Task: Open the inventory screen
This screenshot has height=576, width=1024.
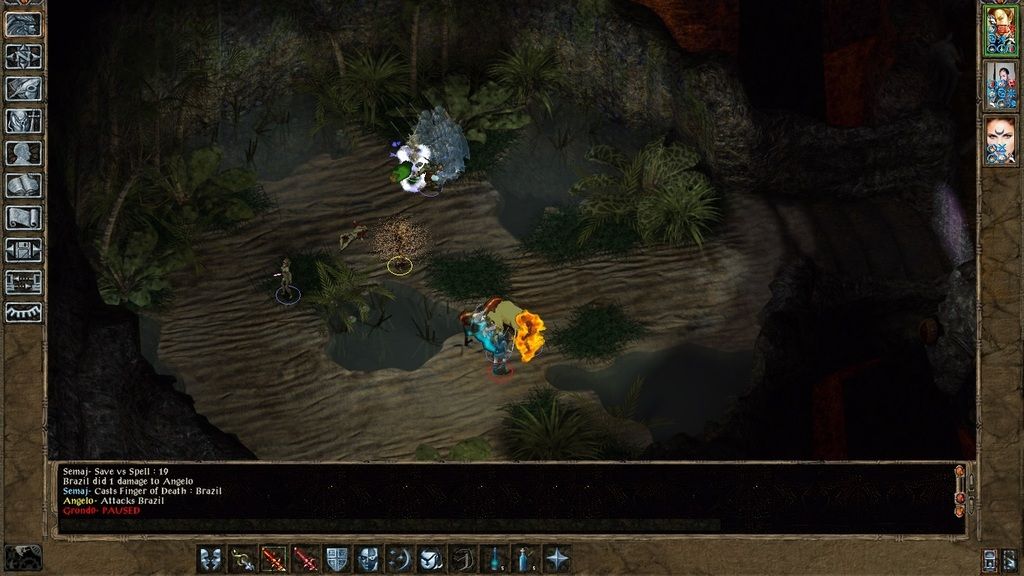Action: (25, 122)
